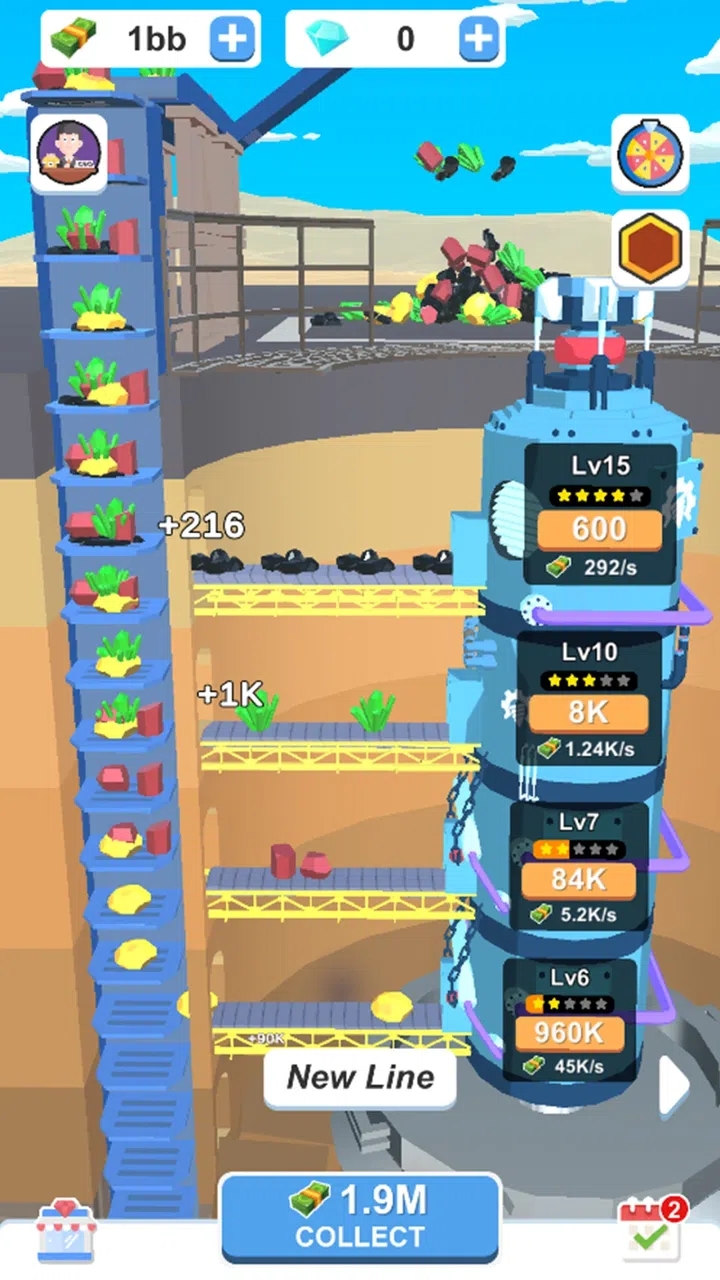Image resolution: width=720 pixels, height=1280 pixels.
Task: Open the shop stall icon
Action: coord(66,1230)
